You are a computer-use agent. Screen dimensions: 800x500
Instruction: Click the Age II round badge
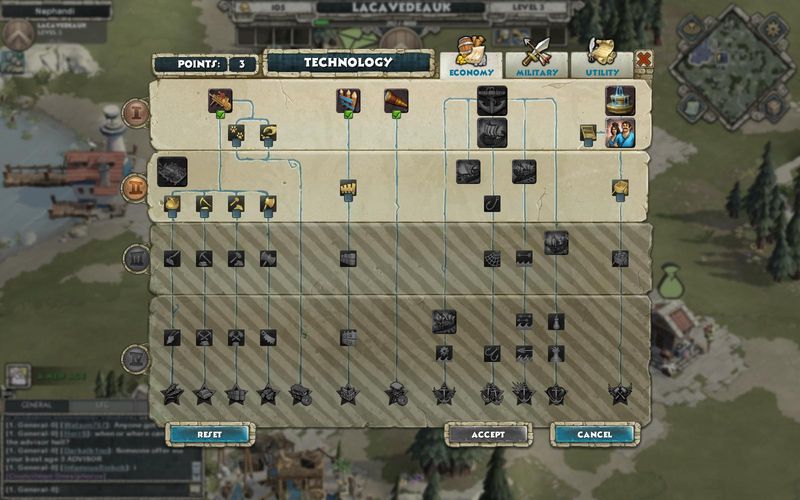click(x=135, y=186)
